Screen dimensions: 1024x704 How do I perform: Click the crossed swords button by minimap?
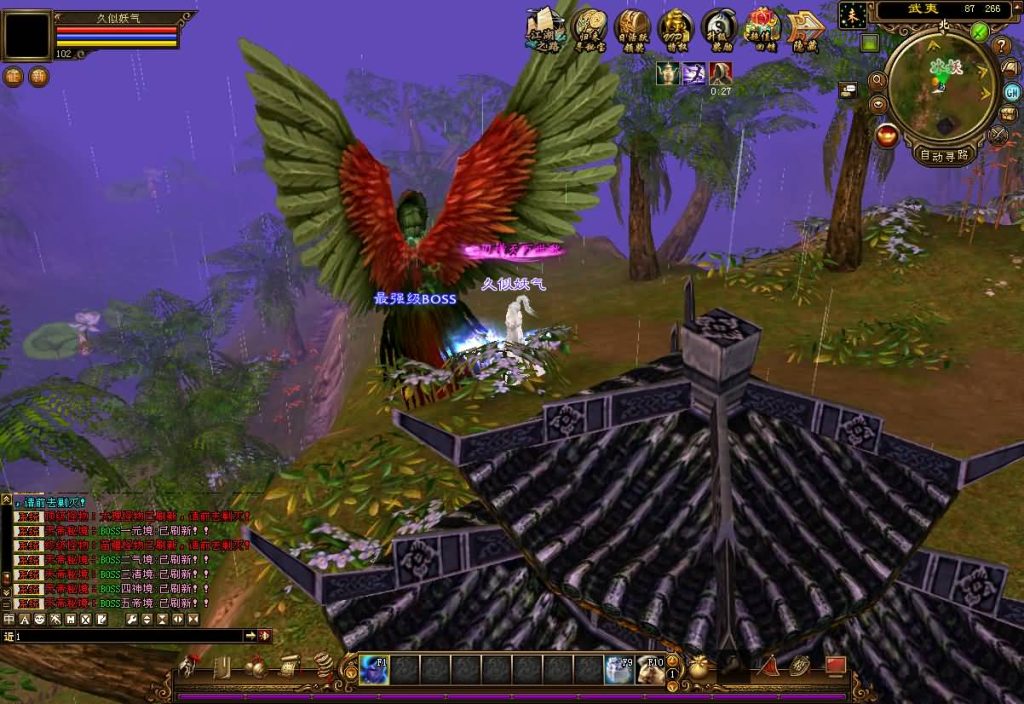click(x=997, y=136)
